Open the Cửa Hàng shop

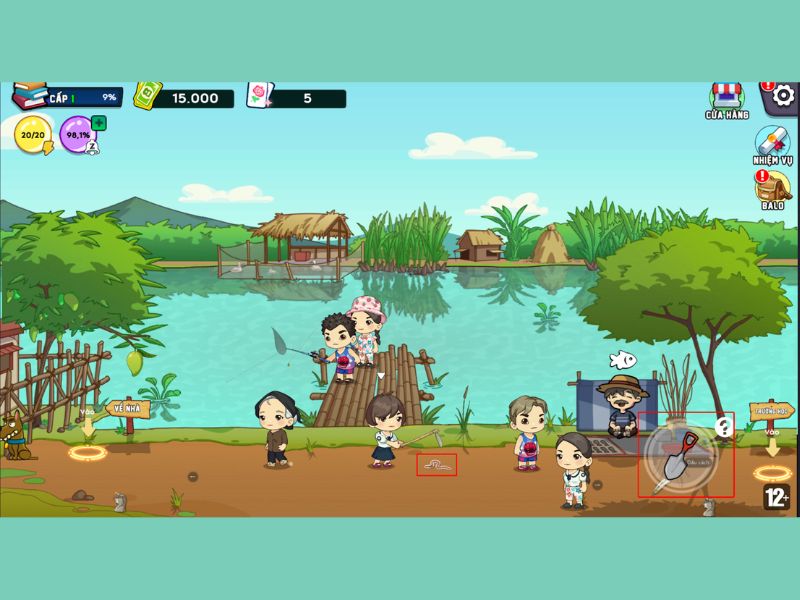tap(726, 98)
